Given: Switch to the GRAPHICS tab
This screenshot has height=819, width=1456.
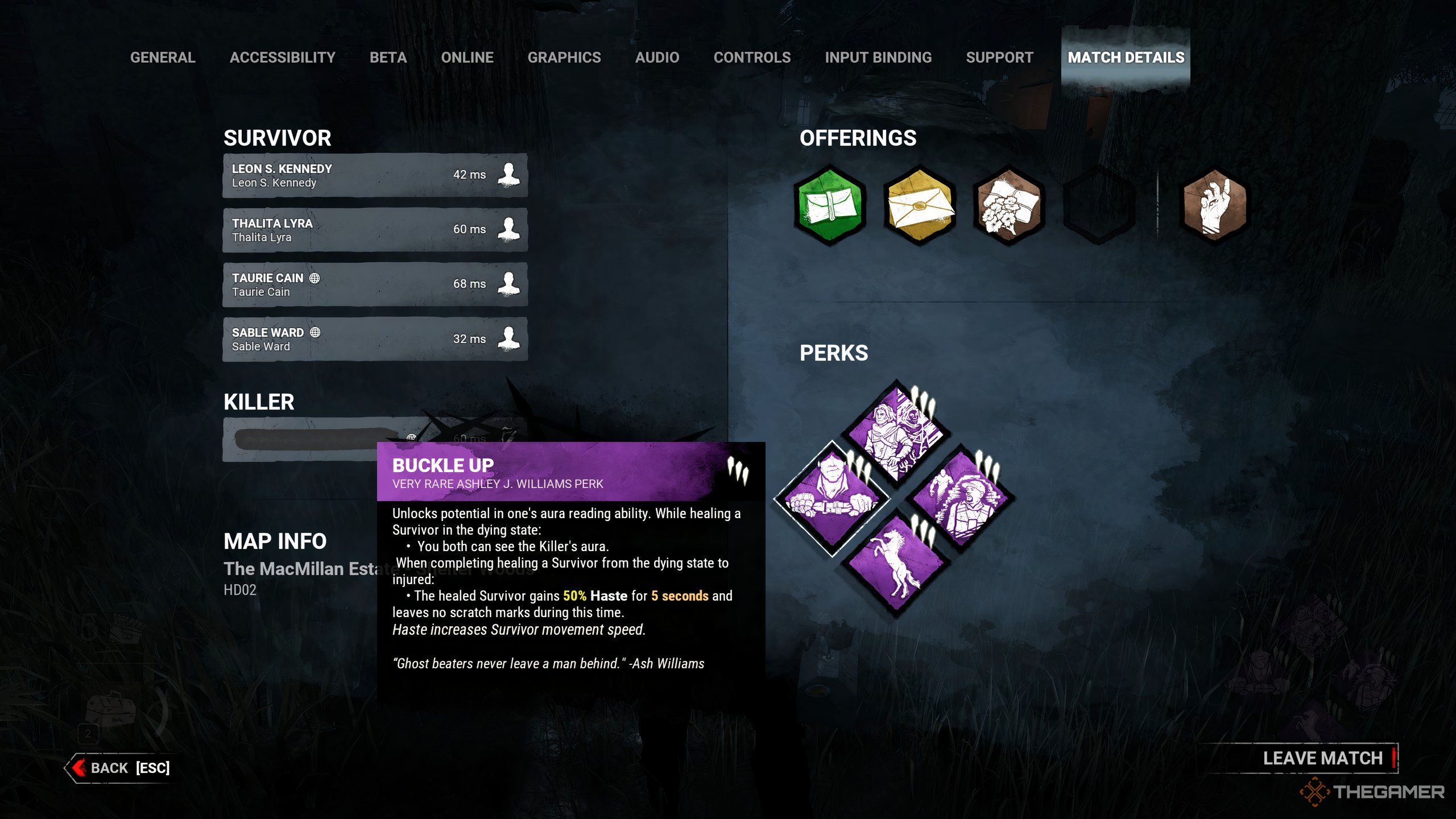Looking at the screenshot, I should click(565, 57).
